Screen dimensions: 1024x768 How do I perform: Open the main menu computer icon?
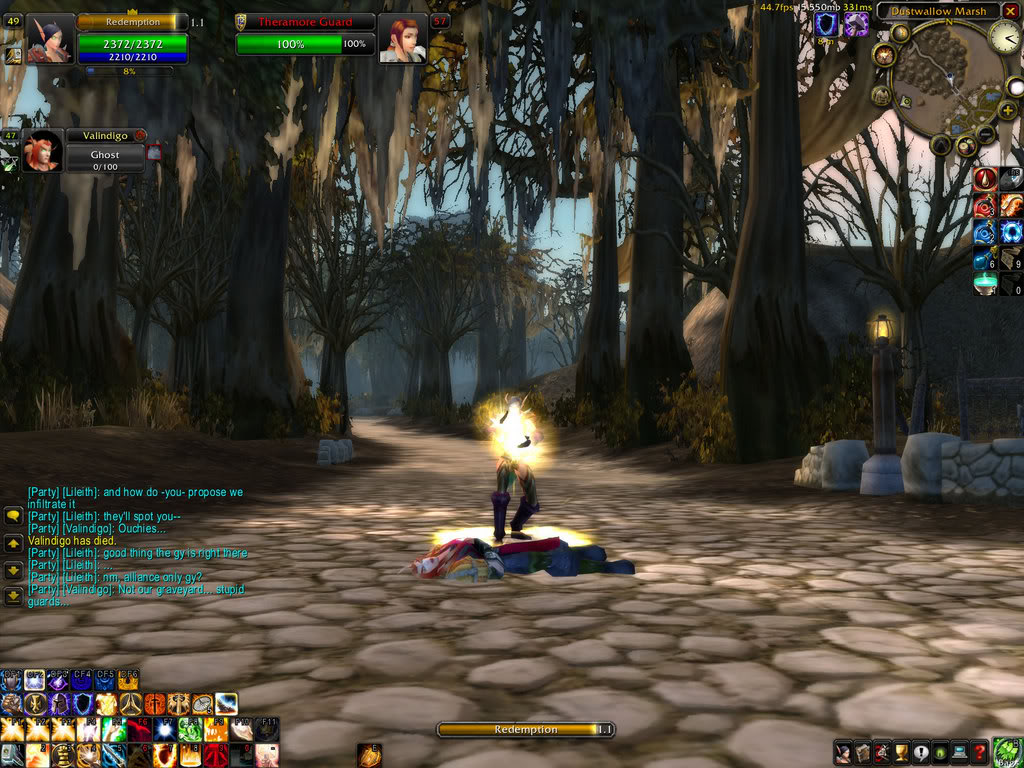click(959, 753)
